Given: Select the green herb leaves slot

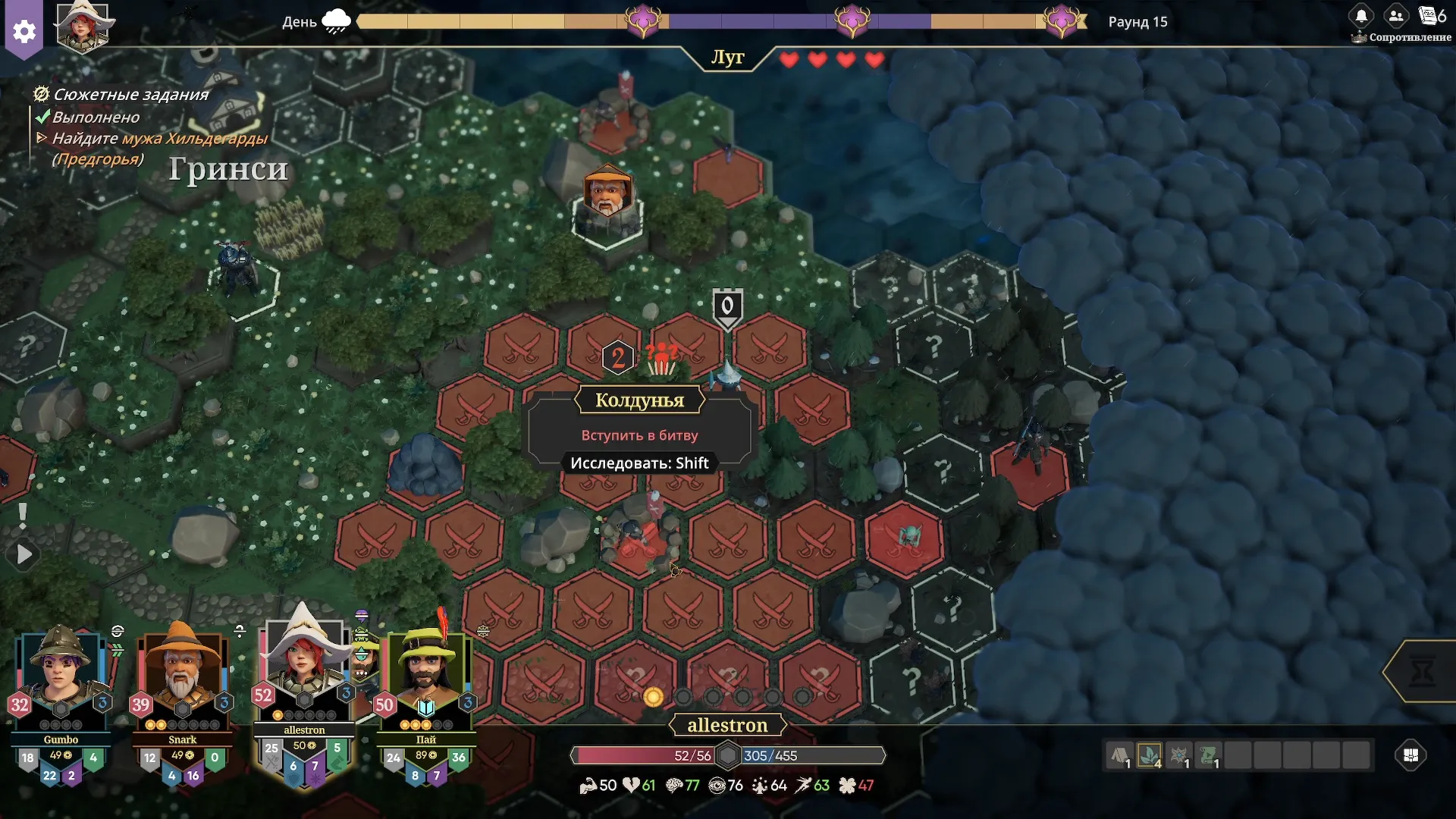Looking at the screenshot, I should tap(1150, 755).
